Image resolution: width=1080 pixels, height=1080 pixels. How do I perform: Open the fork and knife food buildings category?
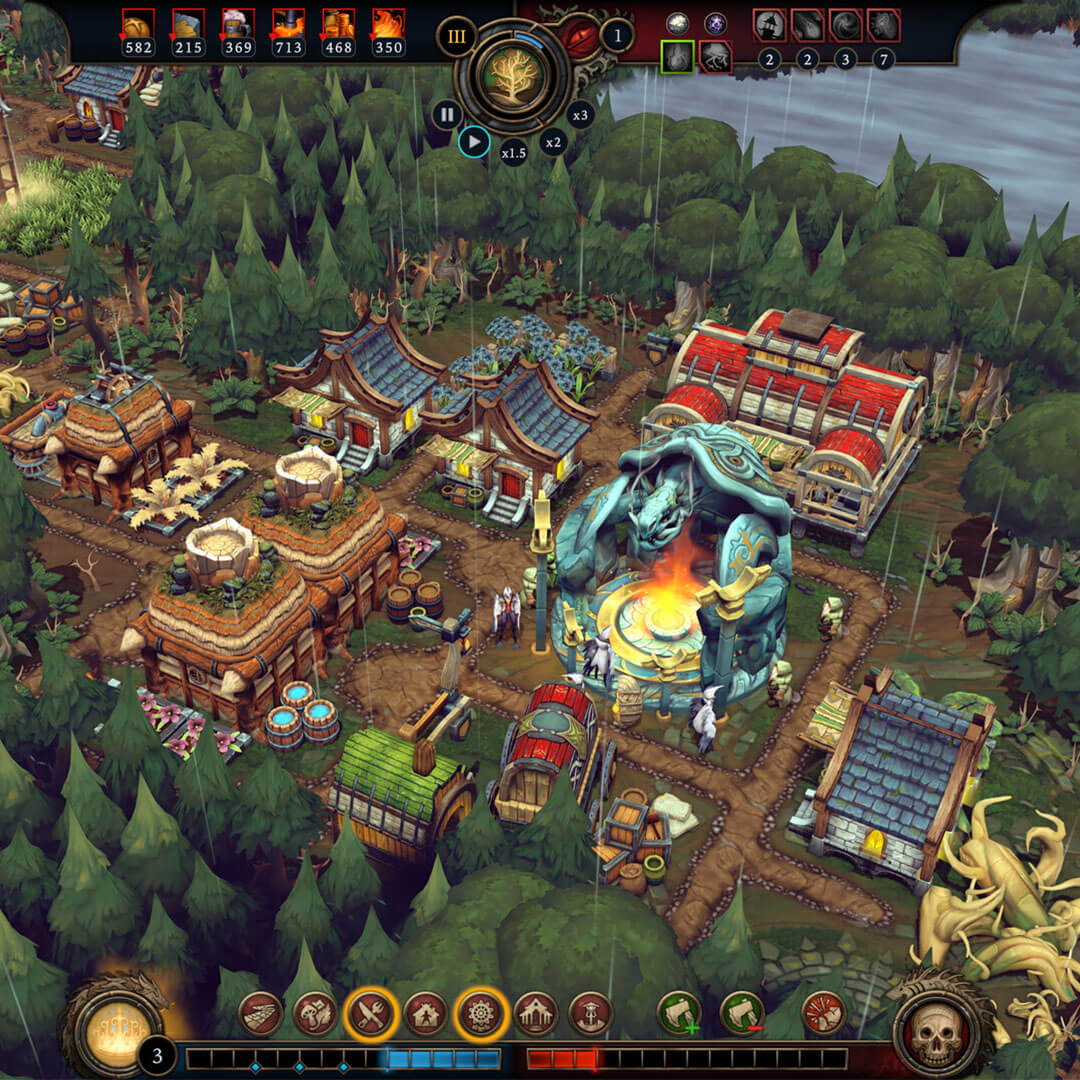pos(371,1013)
